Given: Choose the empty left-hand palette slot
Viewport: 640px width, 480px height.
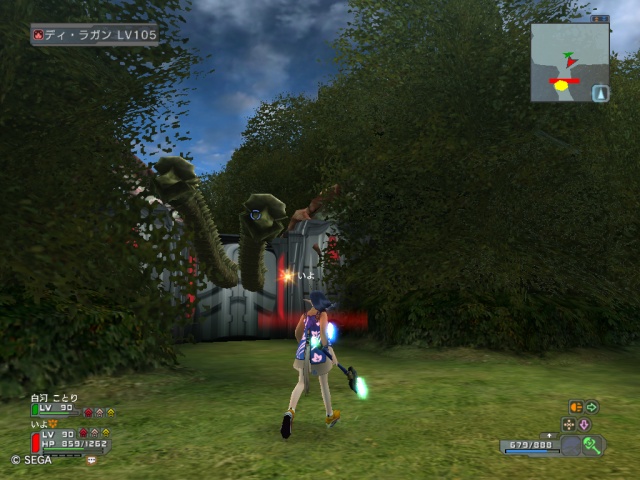Looking at the screenshot, I should coord(570,446).
